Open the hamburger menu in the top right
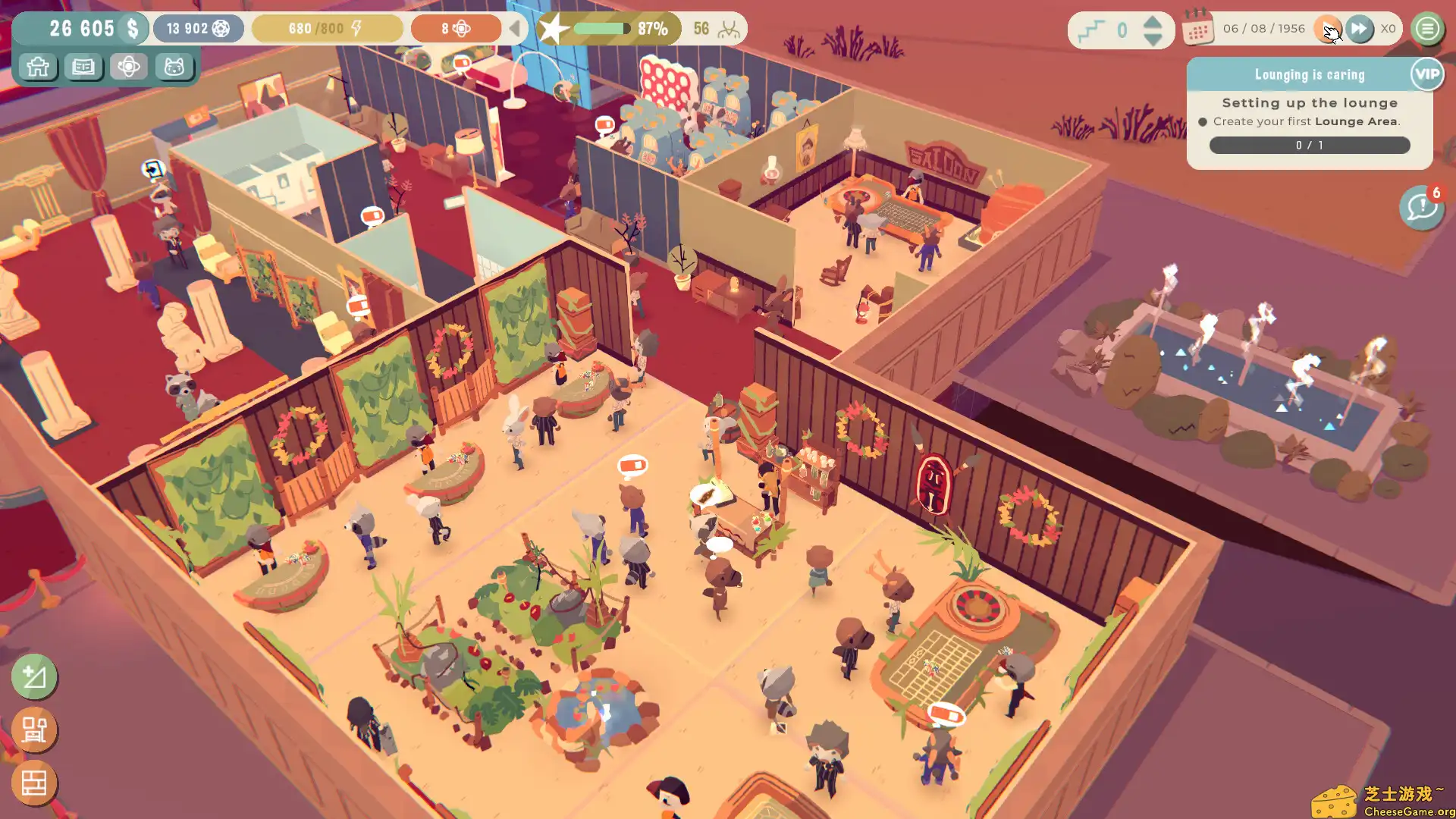This screenshot has width=1456, height=819. tap(1426, 29)
